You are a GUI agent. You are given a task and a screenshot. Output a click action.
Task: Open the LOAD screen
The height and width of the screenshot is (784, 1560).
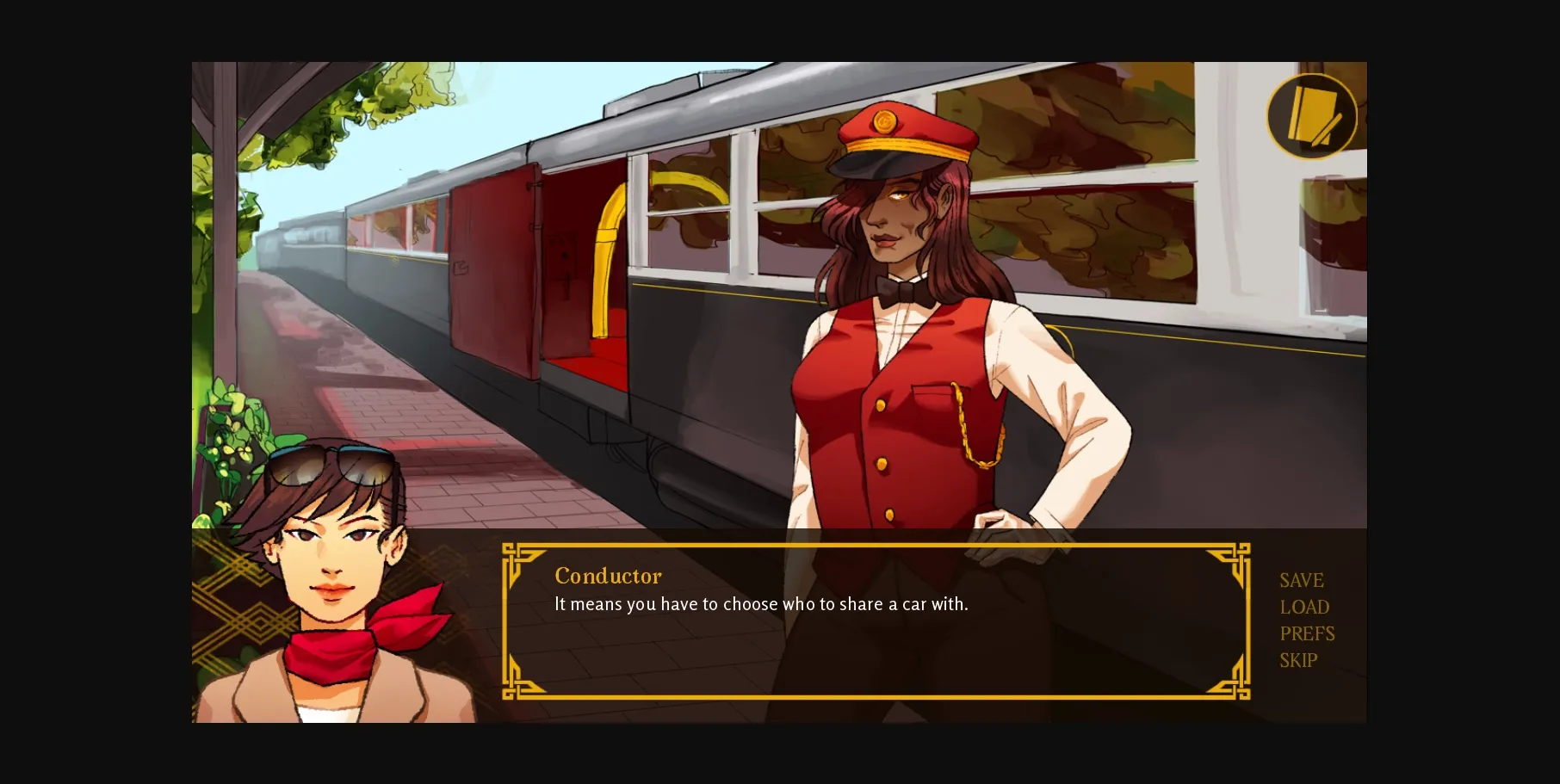coord(1303,607)
